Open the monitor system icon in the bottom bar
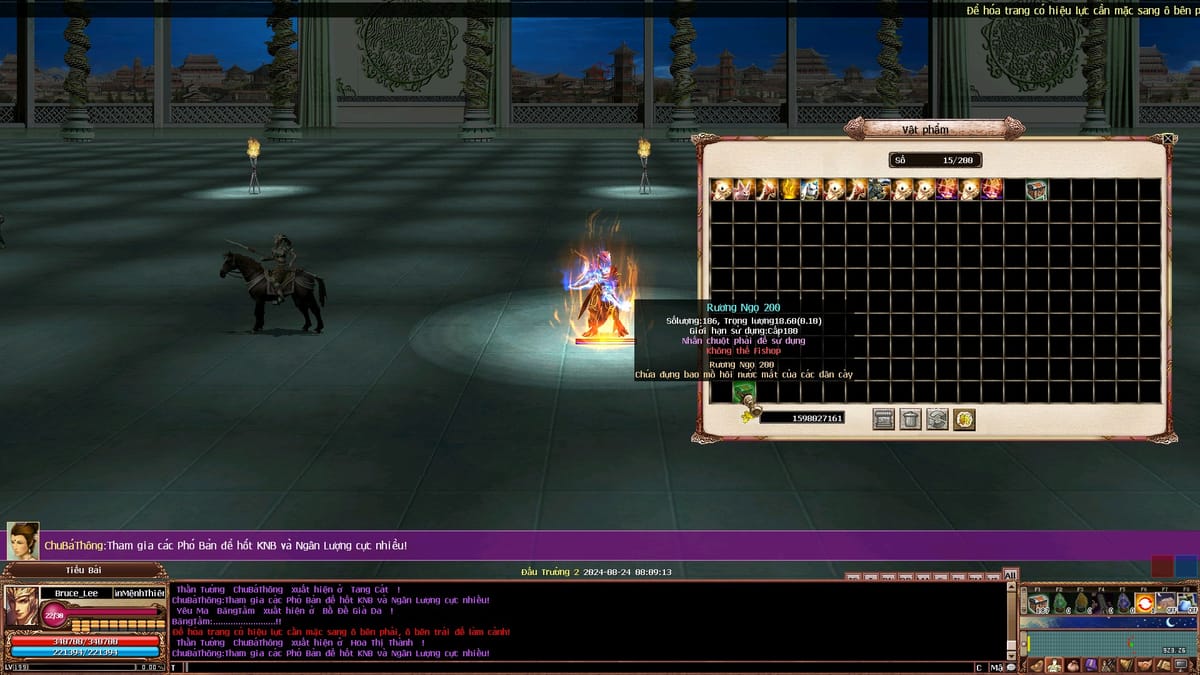The width and height of the screenshot is (1200, 675). coord(1181,665)
